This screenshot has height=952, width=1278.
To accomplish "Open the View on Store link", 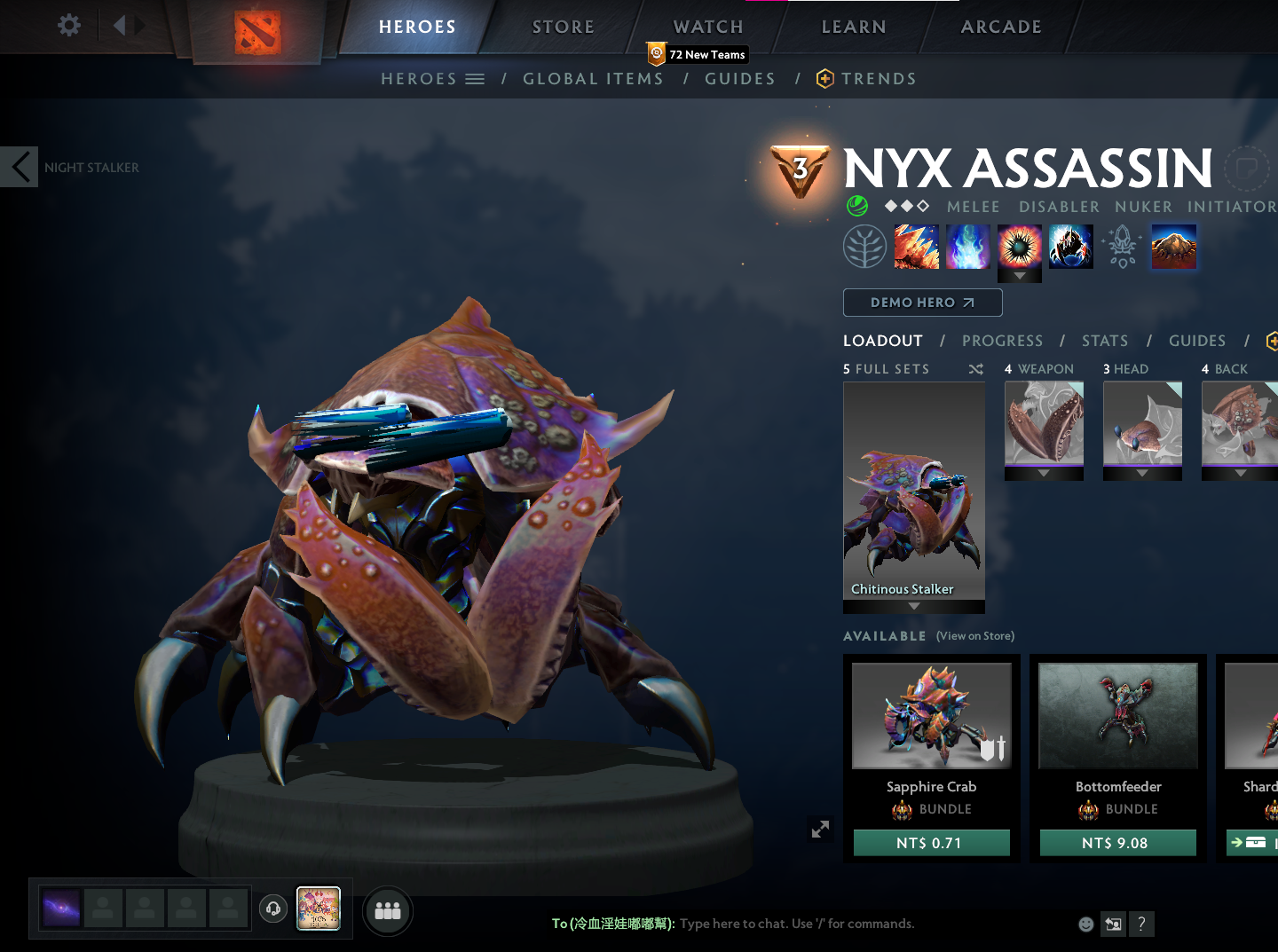I will 974,635.
